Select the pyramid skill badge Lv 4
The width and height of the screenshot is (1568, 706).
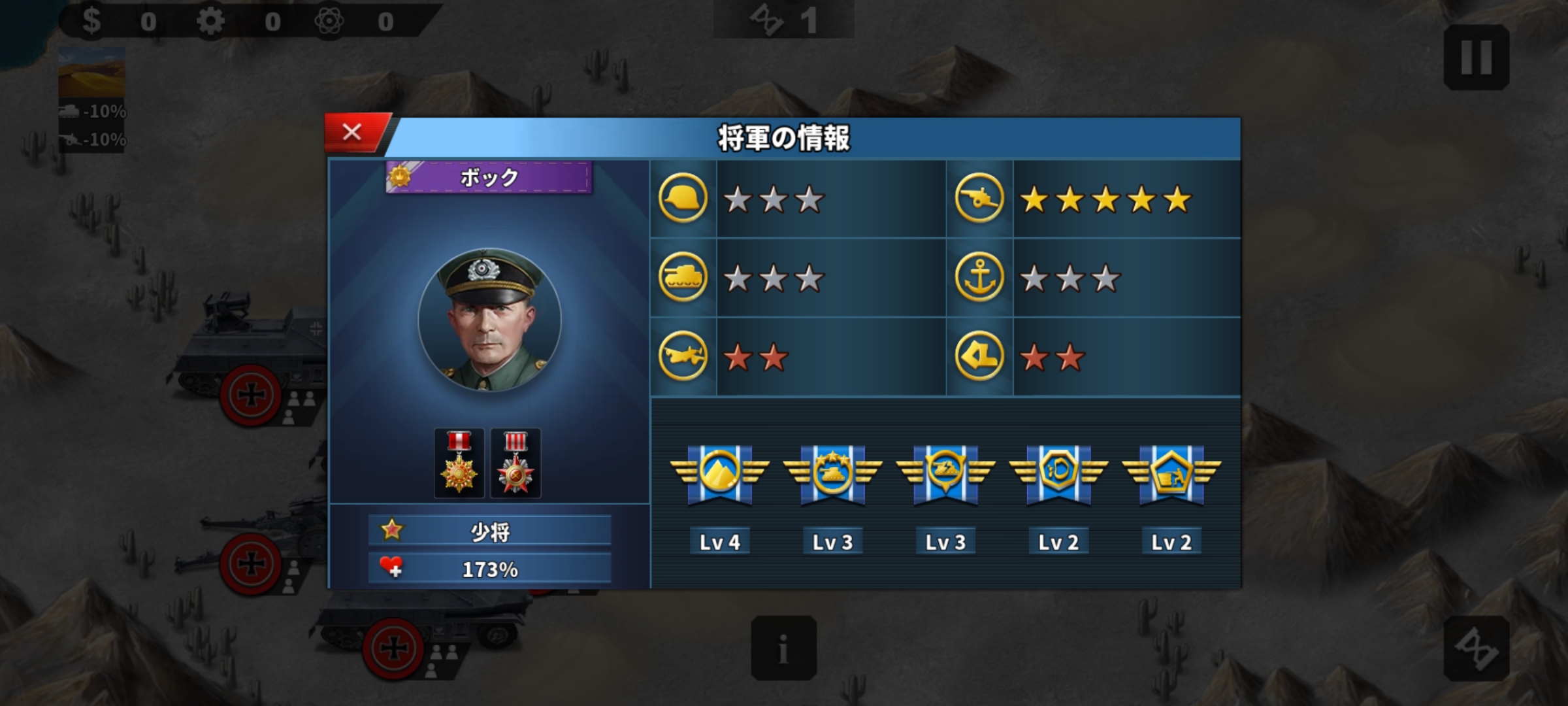pos(719,474)
